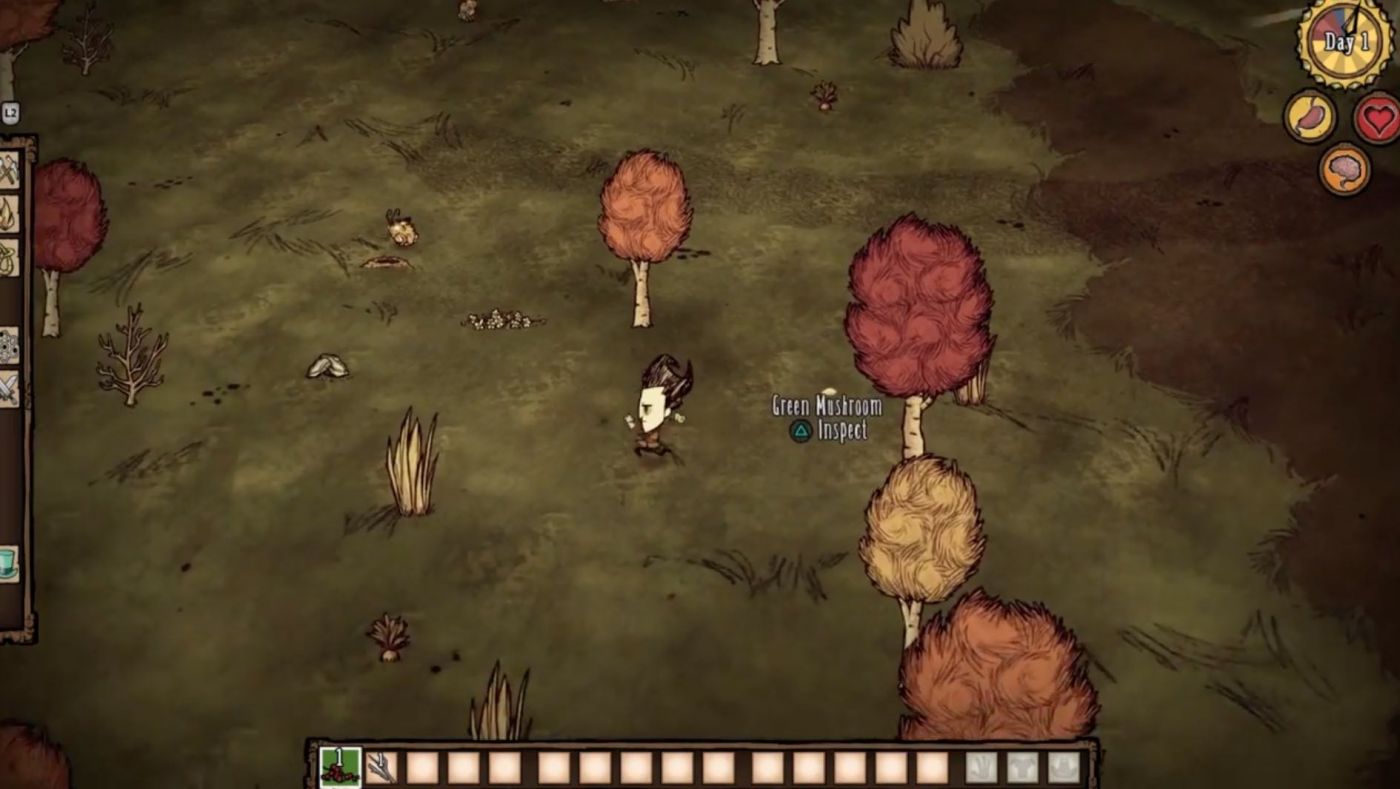Click the hand equipment slot
This screenshot has height=789, width=1400.
coord(981,767)
